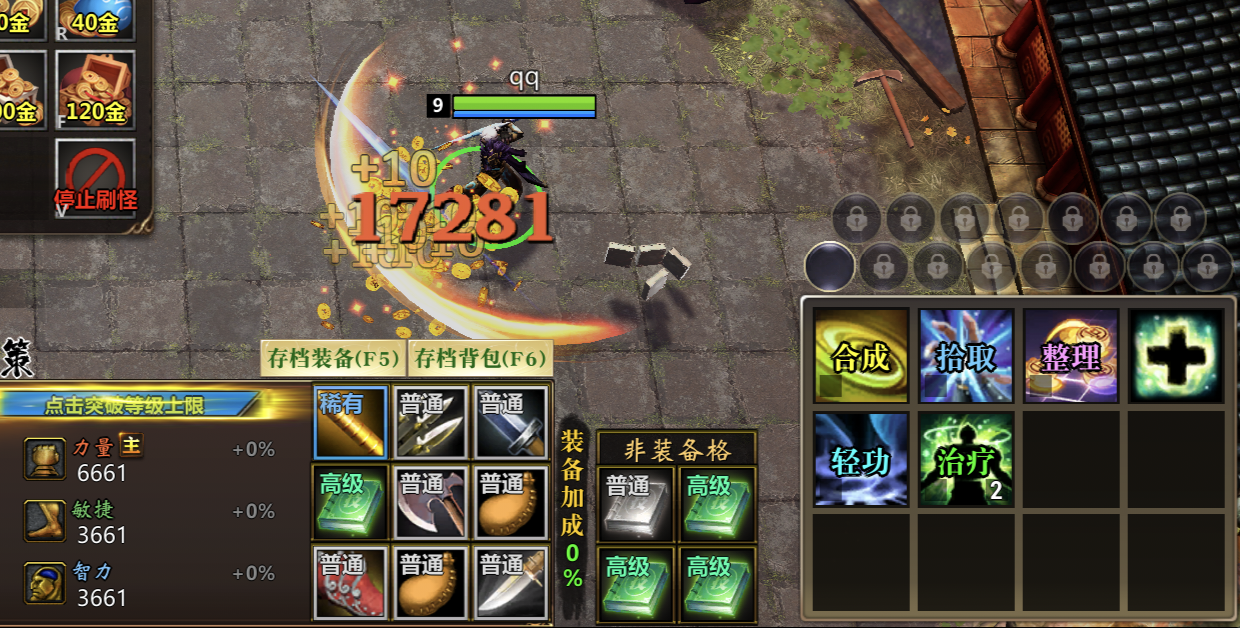Select the 普通 blue sword equipment slot
This screenshot has height=628, width=1240.
pyautogui.click(x=511, y=422)
